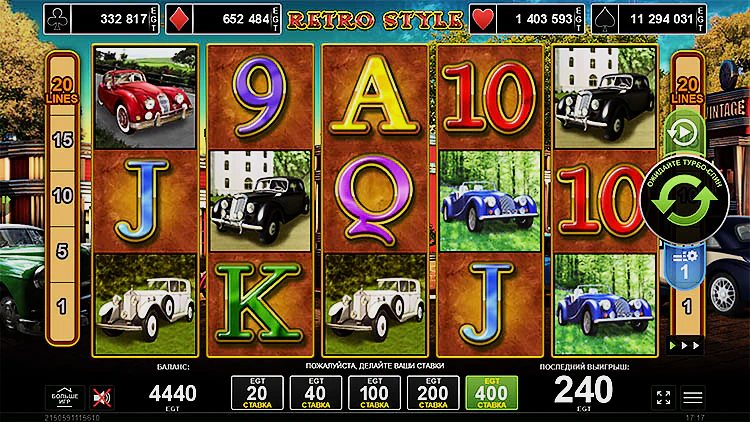This screenshot has width=750, height=422.
Task: Toggle the muted sound speaker icon
Action: (101, 397)
